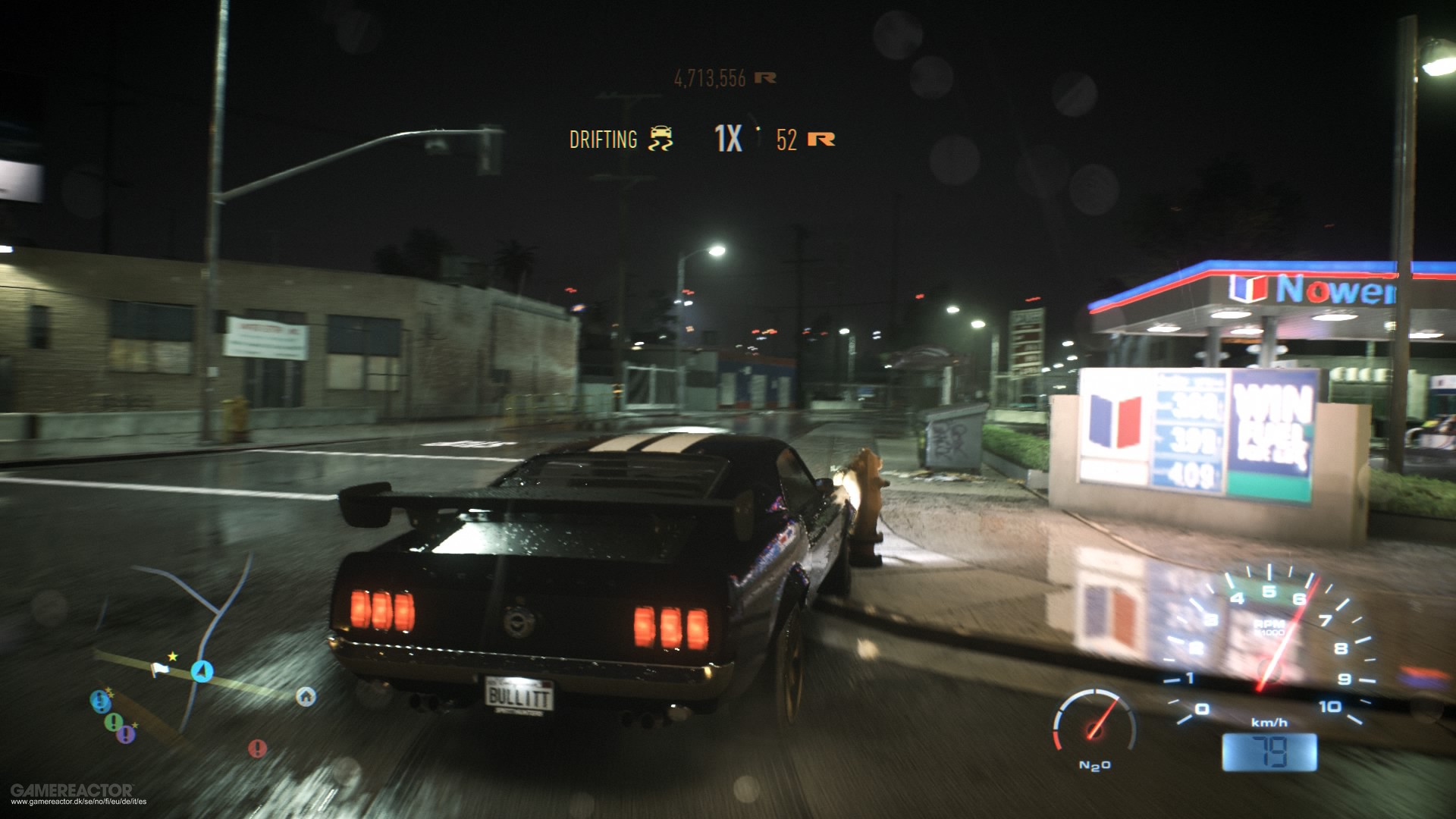Toggle the player position arrow on the minimap
1456x819 pixels.
[x=202, y=671]
